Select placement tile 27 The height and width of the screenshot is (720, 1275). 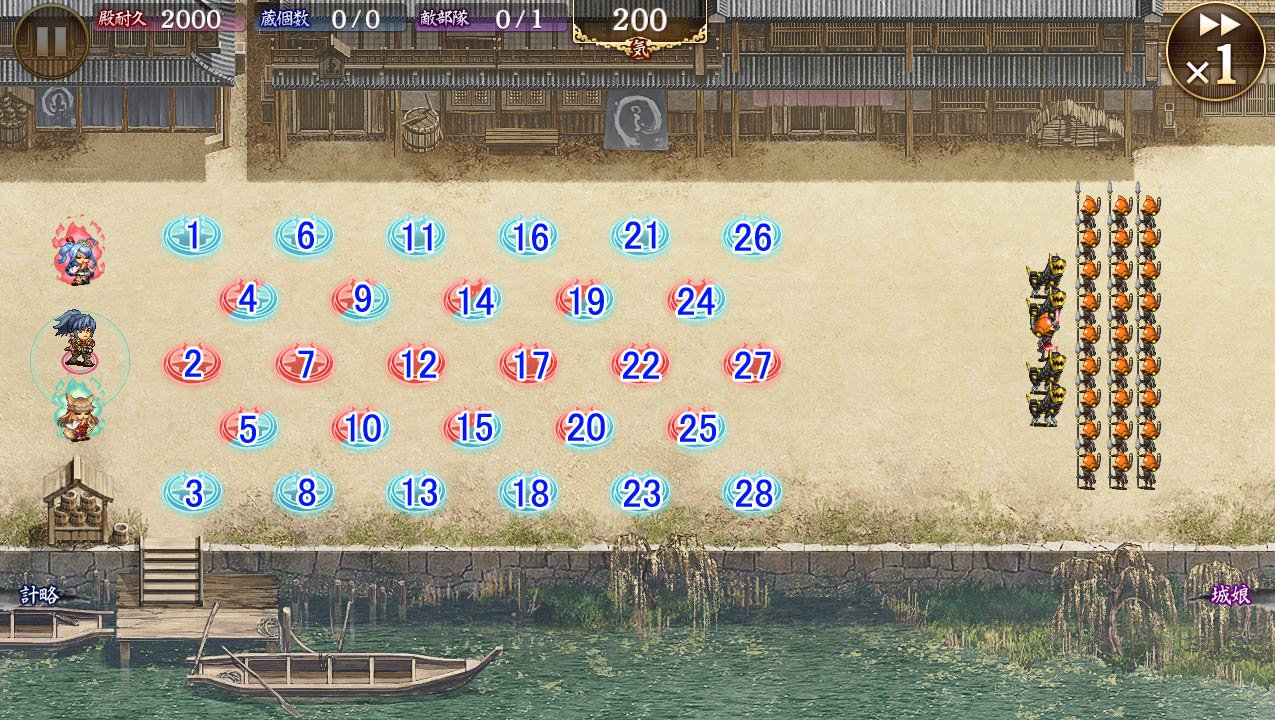click(x=753, y=364)
